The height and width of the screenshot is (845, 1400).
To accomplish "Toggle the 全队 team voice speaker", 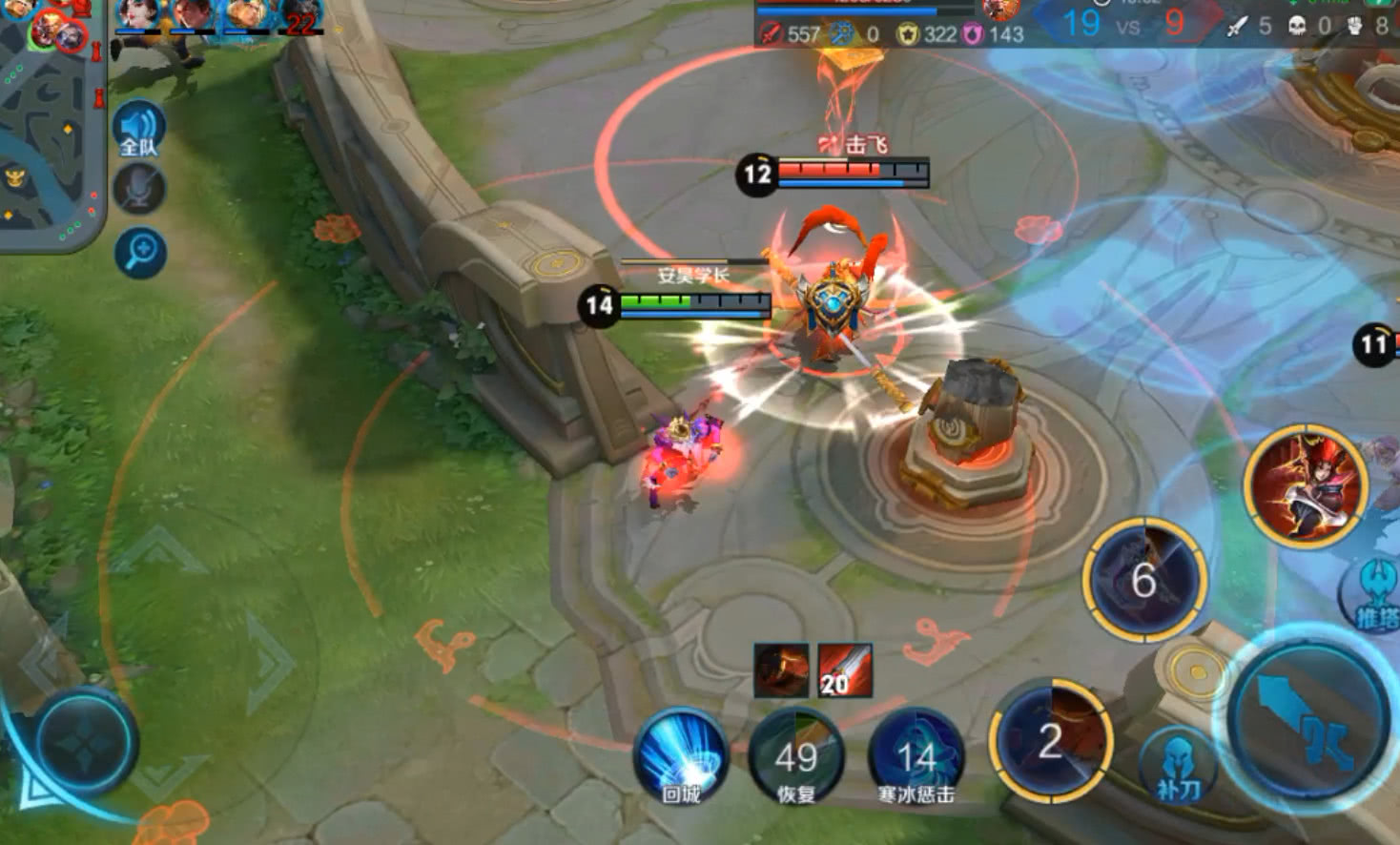I will (x=138, y=129).
